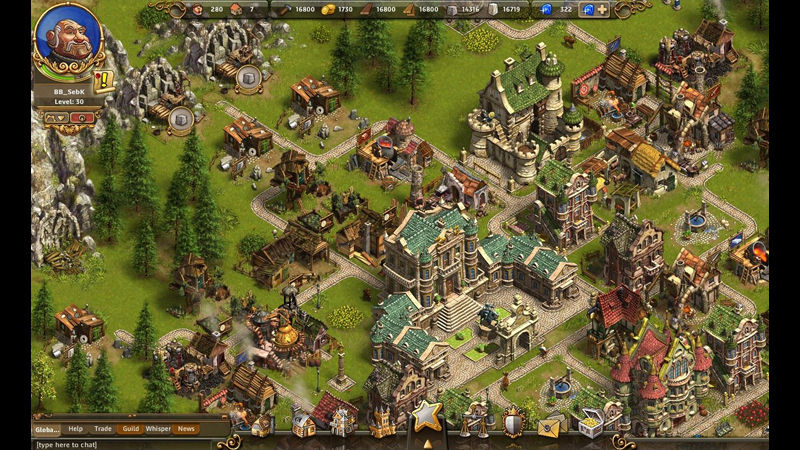
Task: Open the gold star menu button
Action: pyautogui.click(x=428, y=415)
